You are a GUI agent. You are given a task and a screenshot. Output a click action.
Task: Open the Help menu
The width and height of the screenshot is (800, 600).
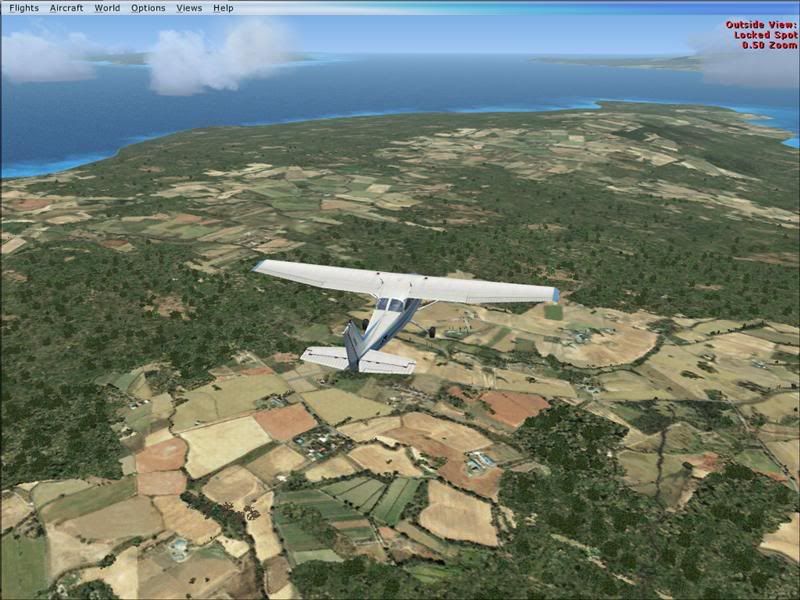pos(223,8)
